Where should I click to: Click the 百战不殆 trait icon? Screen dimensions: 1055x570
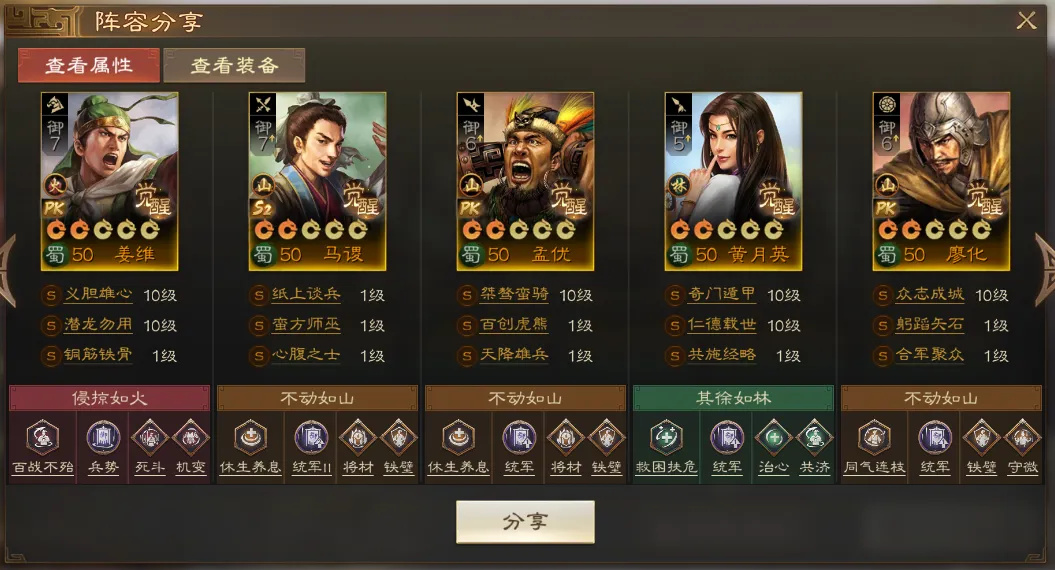pos(42,439)
